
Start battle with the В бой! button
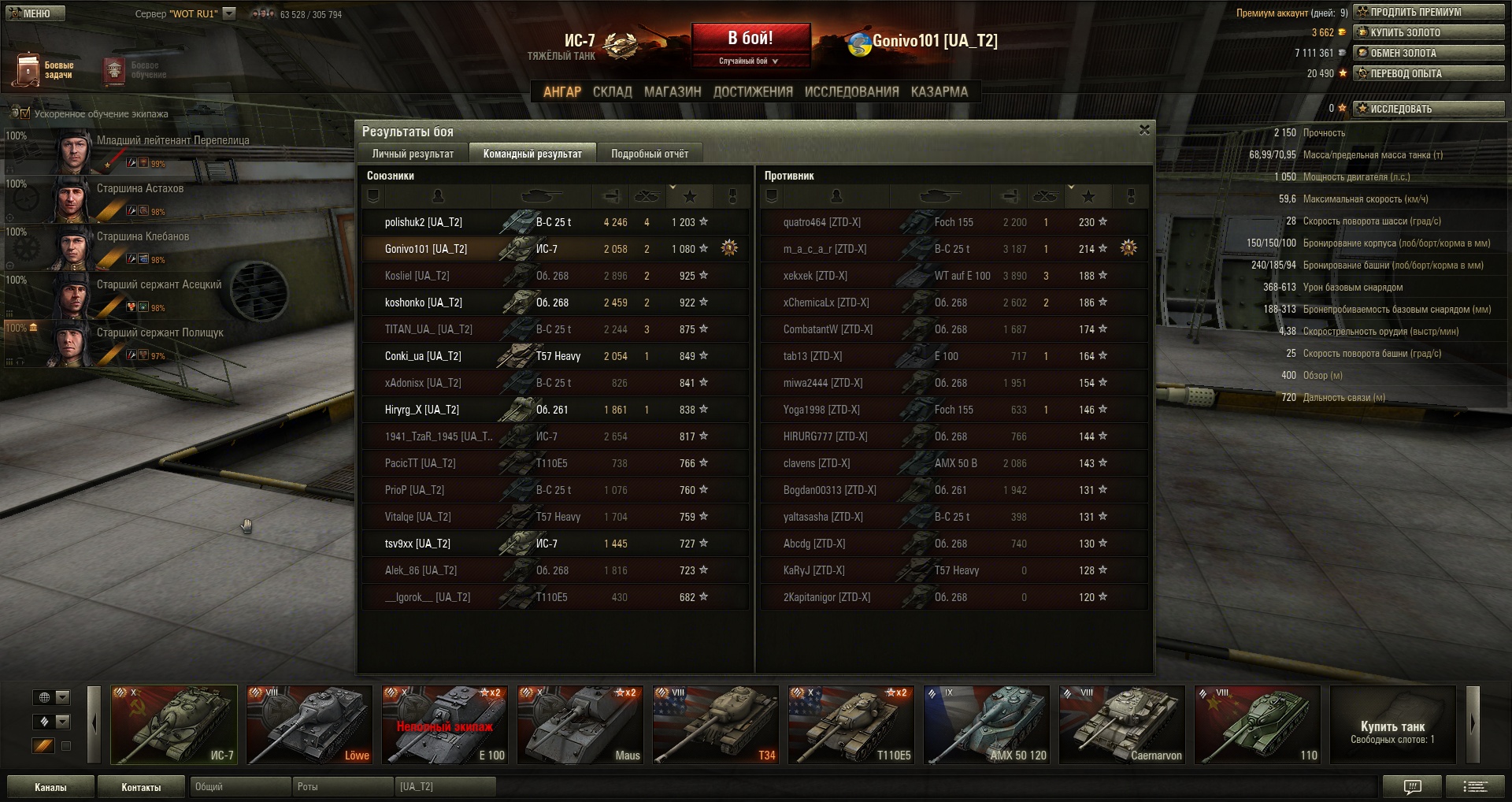[750, 39]
